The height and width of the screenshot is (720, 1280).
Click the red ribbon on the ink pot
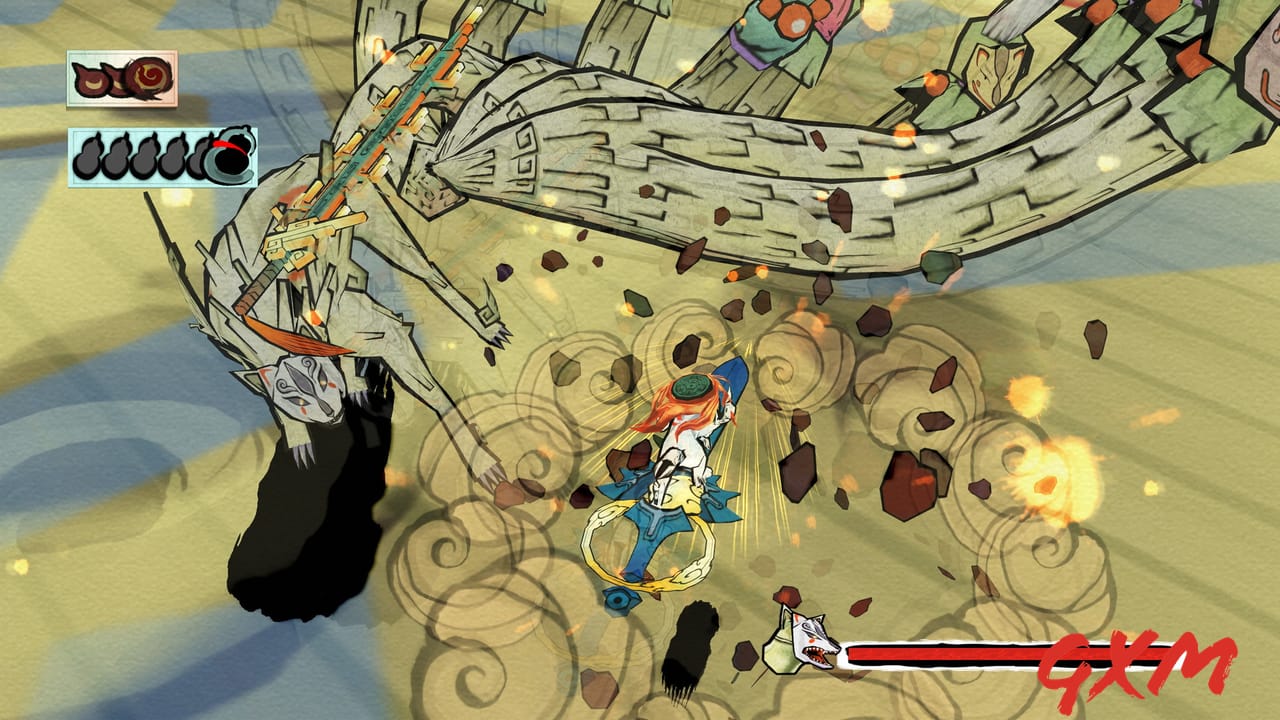(x=229, y=145)
